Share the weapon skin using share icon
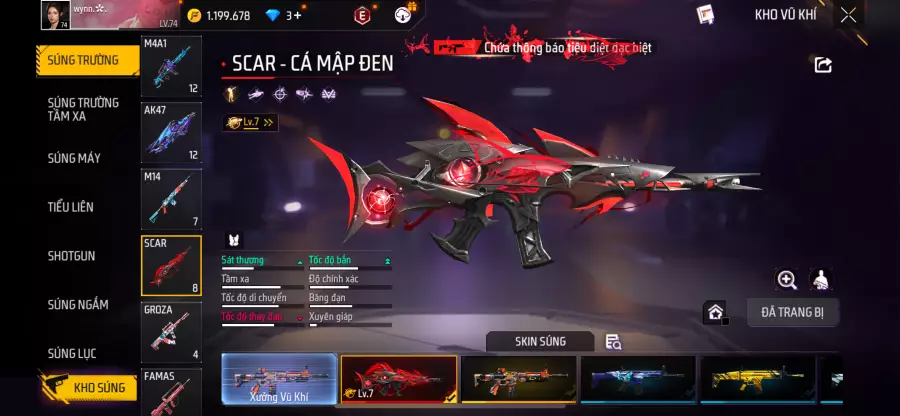Screen dimensions: 900x416 [823, 65]
